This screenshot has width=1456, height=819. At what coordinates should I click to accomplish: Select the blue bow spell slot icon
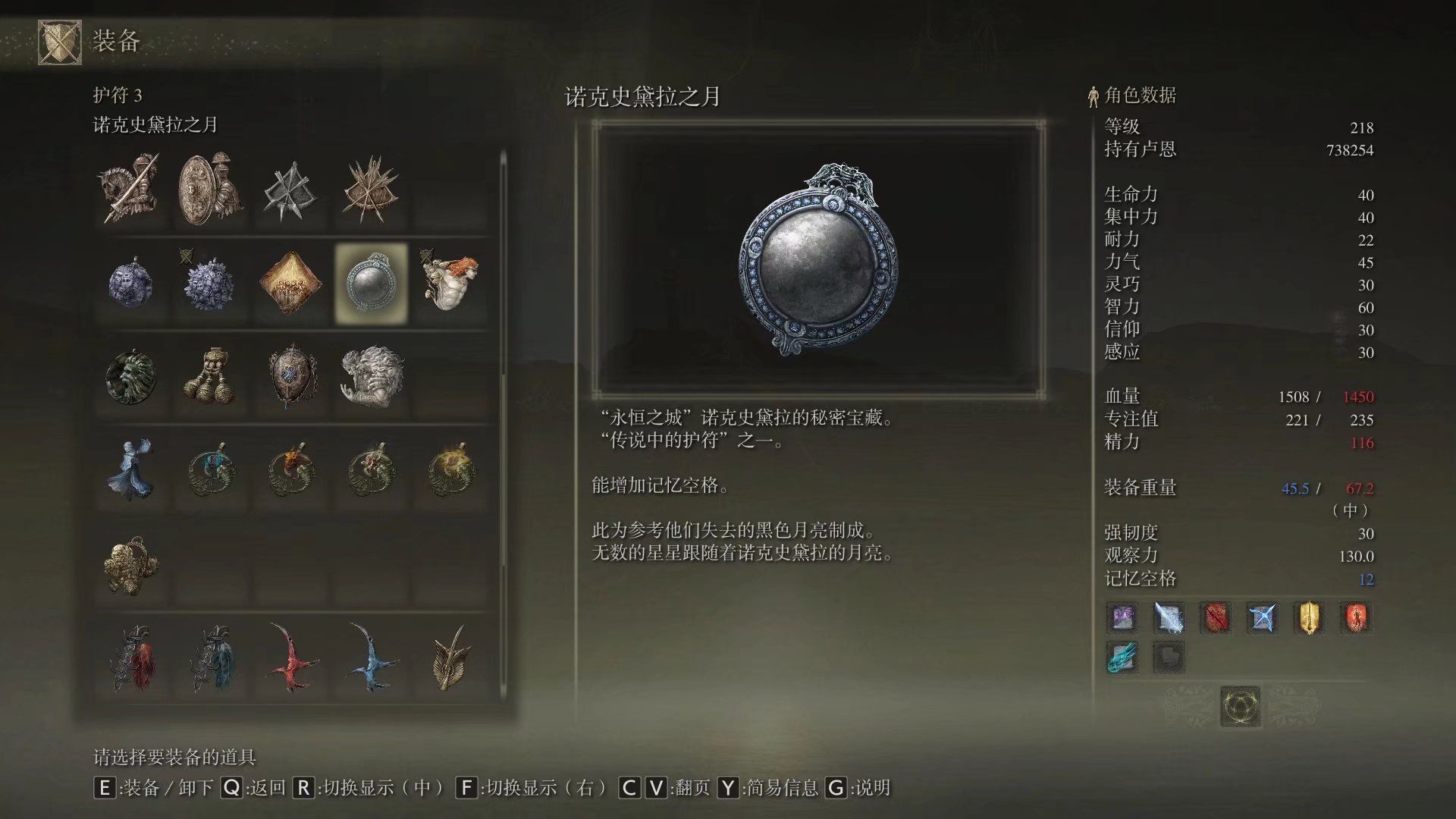pyautogui.click(x=1262, y=618)
